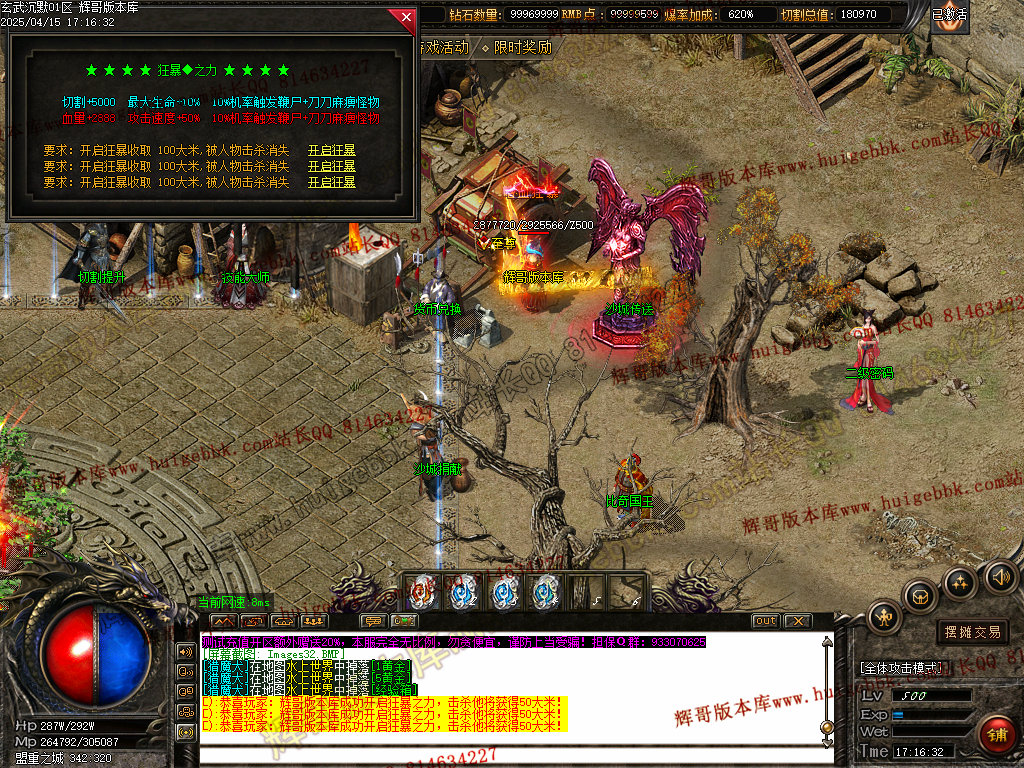
Task: Open the bag chest icon
Action: point(920,597)
